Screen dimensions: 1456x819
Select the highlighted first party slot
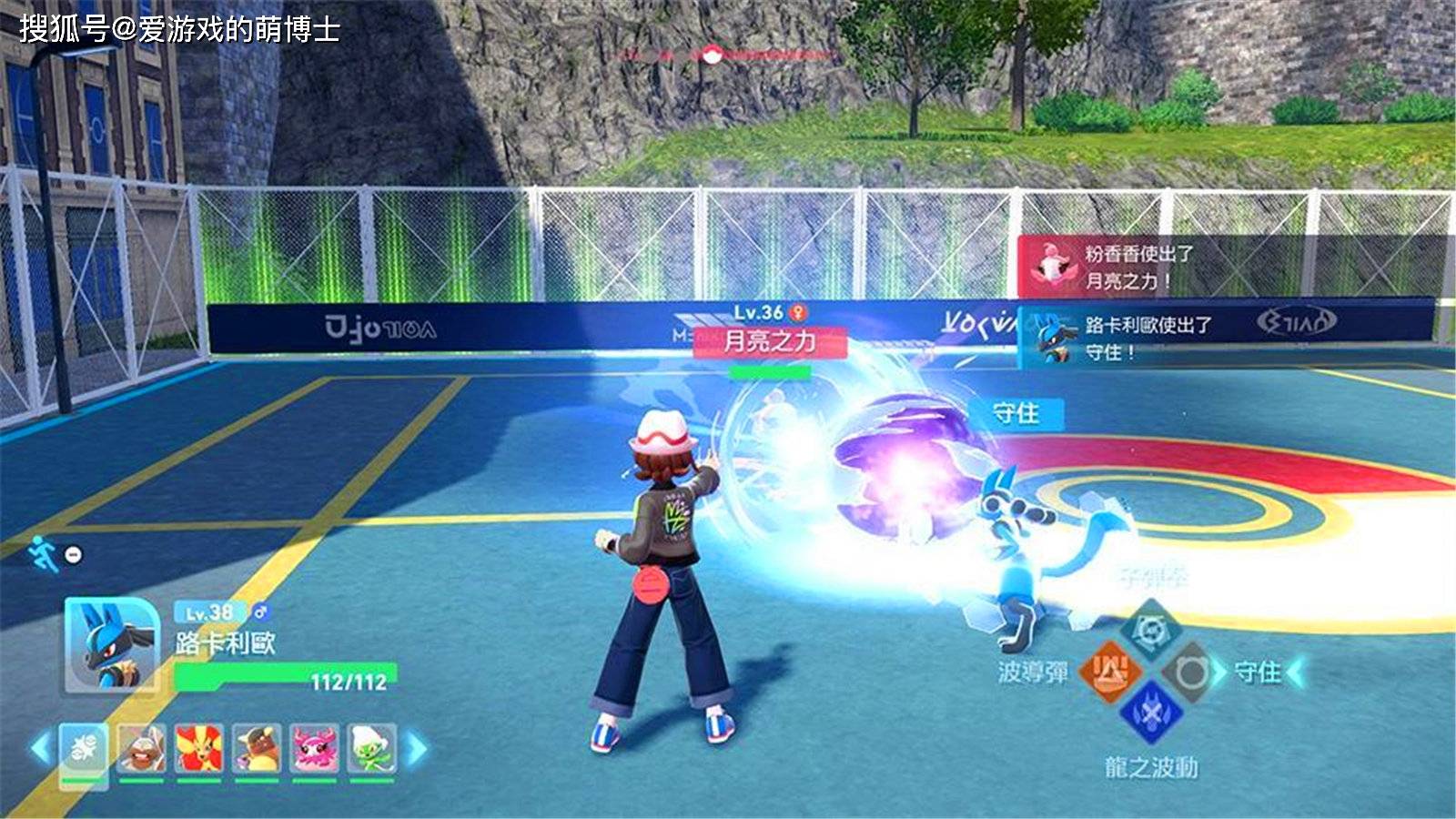point(83,750)
